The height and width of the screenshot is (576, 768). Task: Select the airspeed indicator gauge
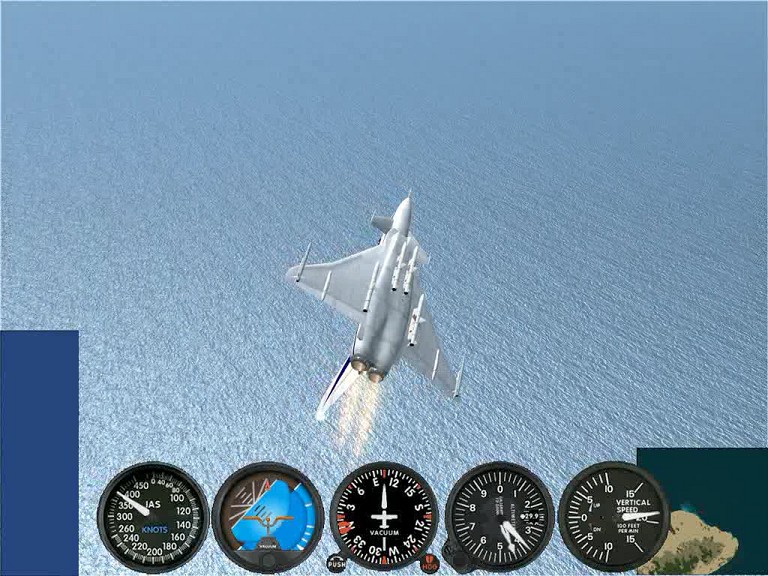pyautogui.click(x=153, y=516)
